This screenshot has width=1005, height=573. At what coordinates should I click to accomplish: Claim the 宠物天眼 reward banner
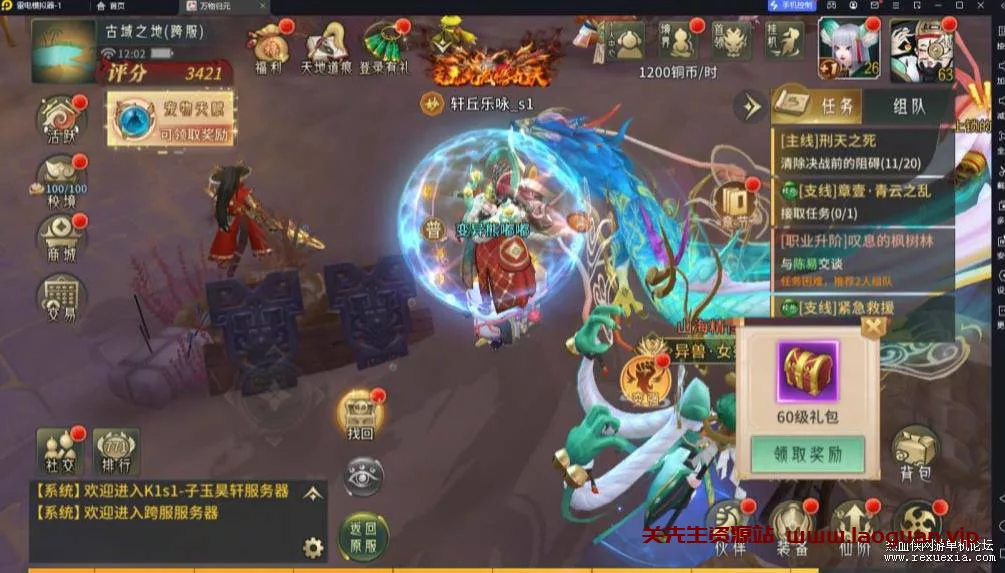click(x=170, y=122)
